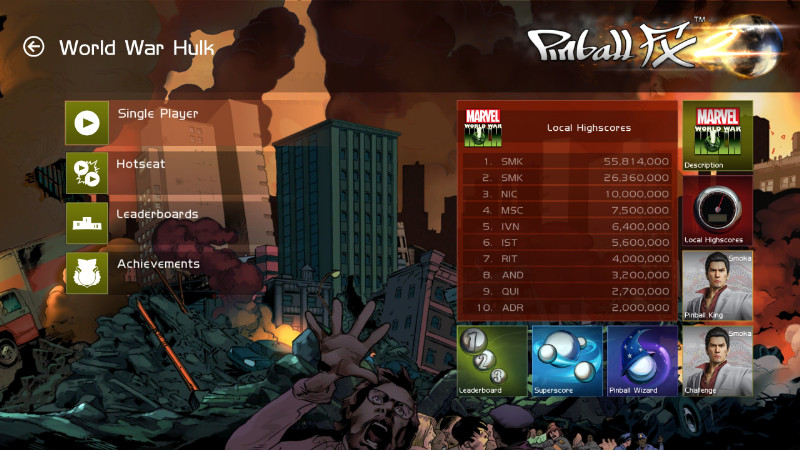Screen dimensions: 800x450
Task: Open the table Description tile
Action: coord(717,135)
